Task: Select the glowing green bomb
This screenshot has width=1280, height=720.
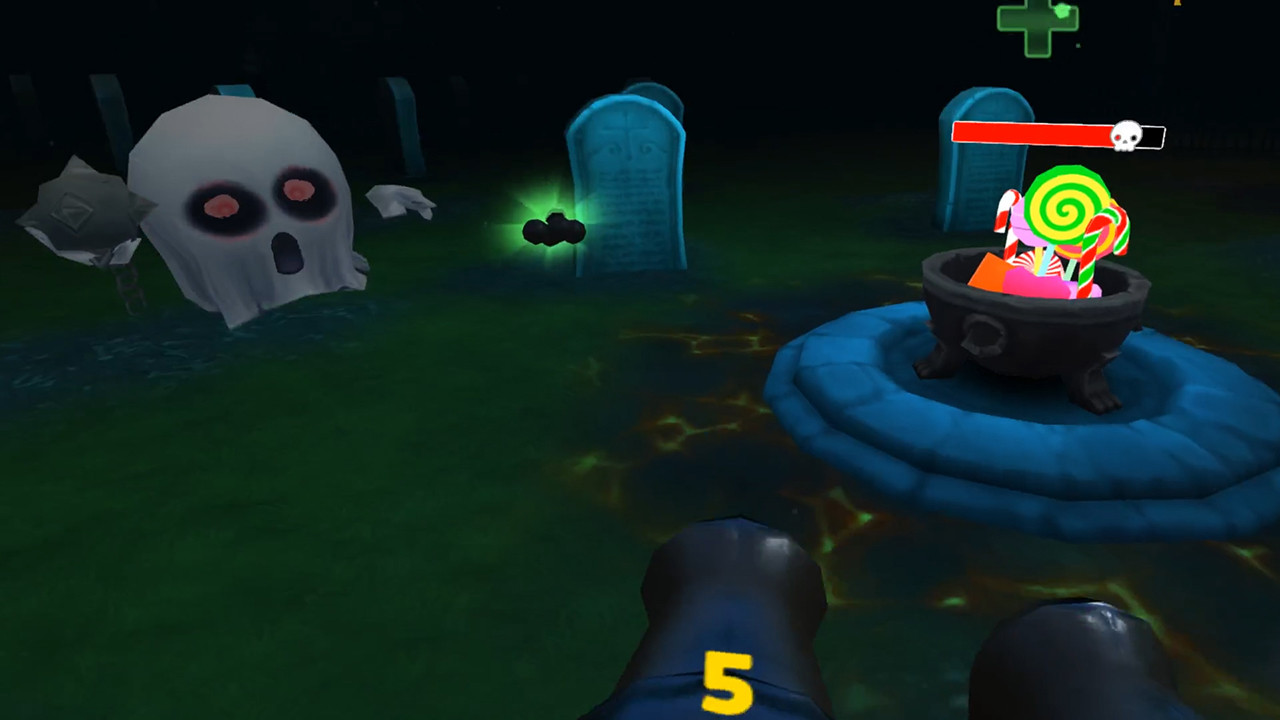Action: click(x=556, y=230)
